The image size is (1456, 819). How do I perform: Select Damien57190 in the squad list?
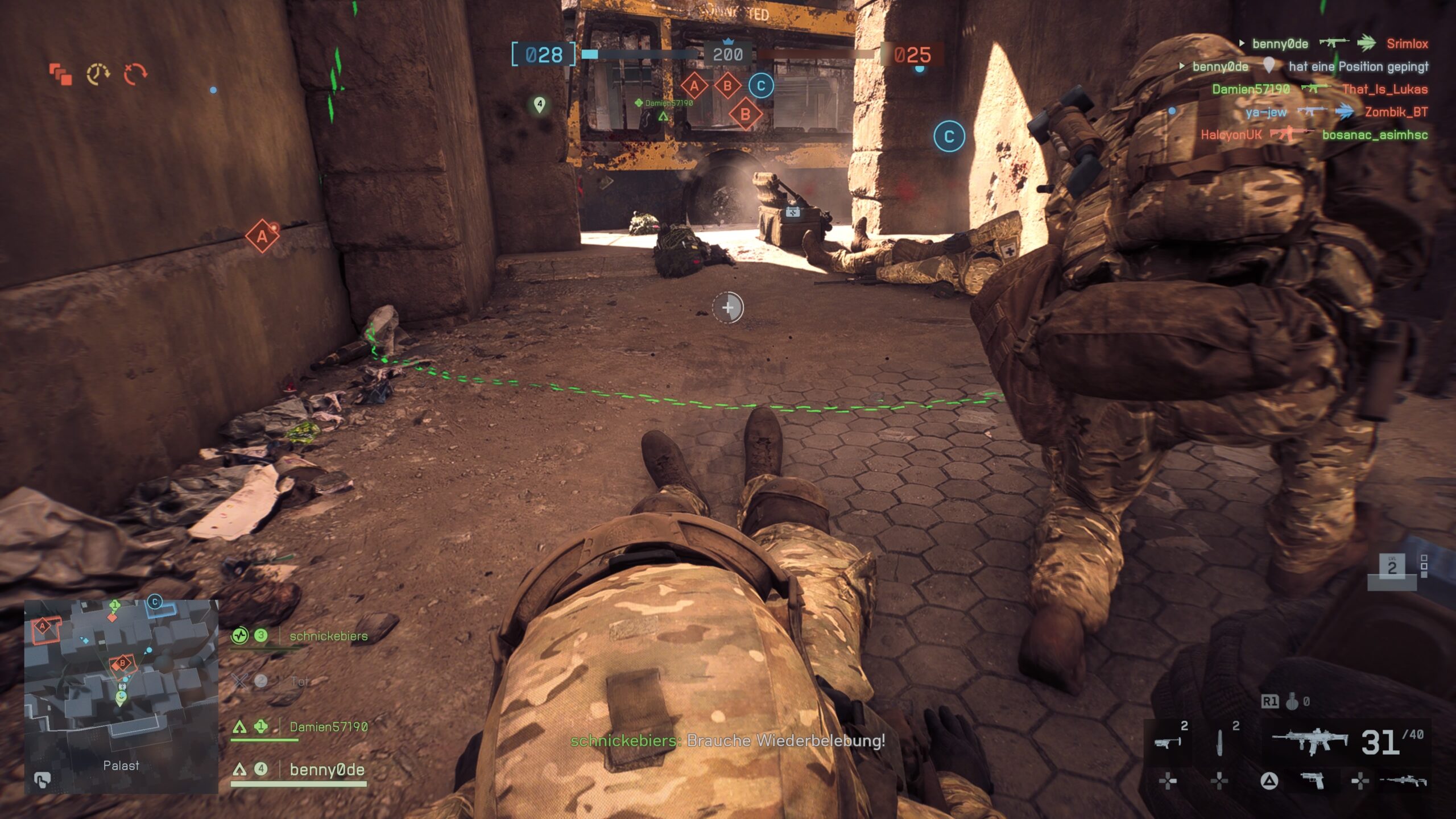pos(328,727)
